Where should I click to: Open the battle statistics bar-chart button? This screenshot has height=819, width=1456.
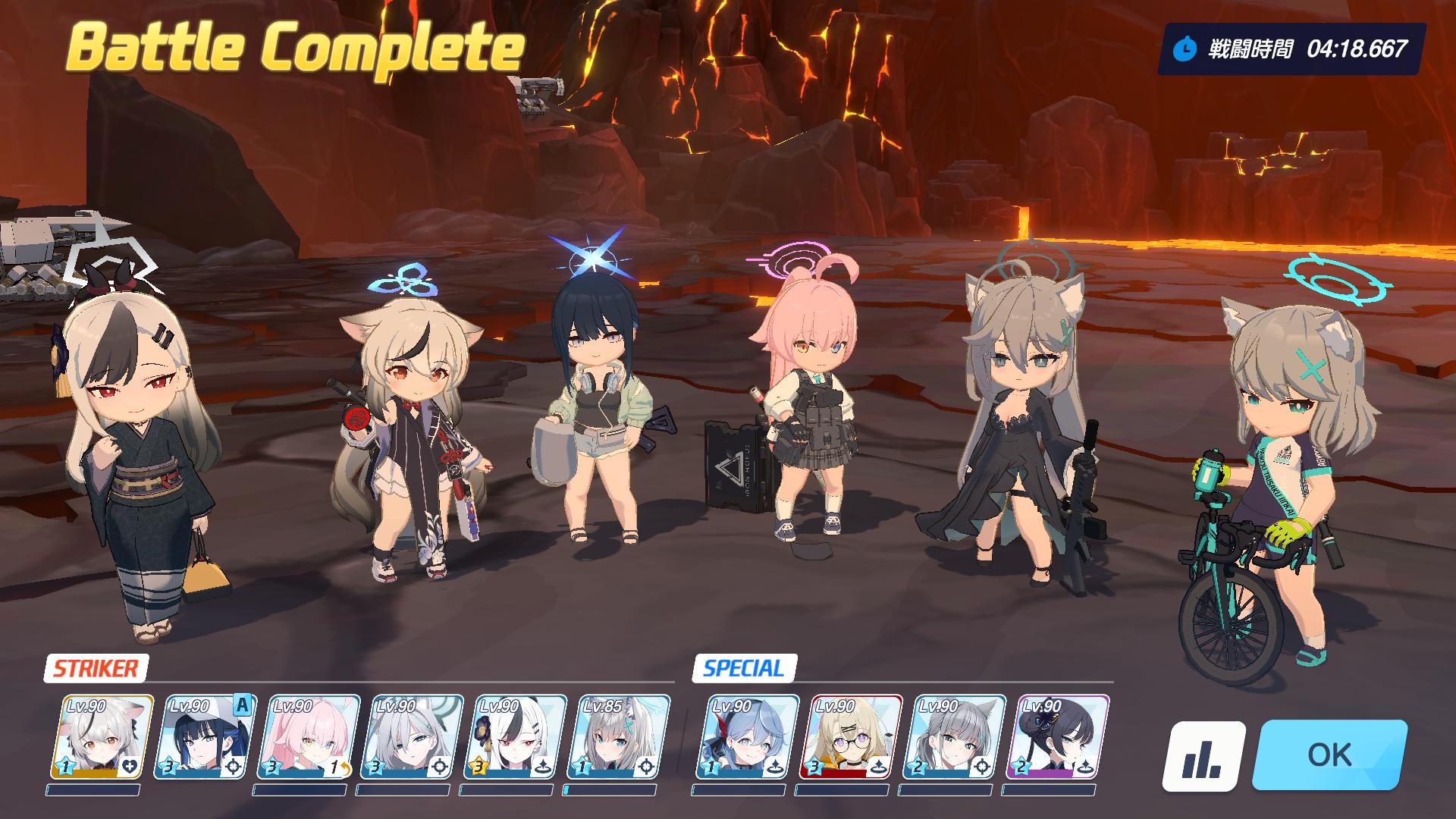pyautogui.click(x=1203, y=756)
